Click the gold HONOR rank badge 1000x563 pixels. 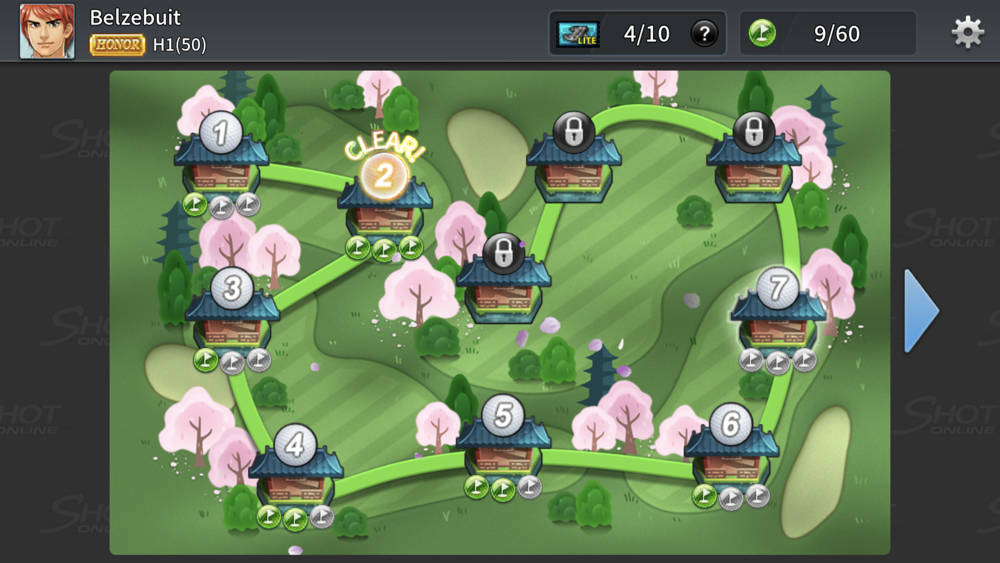(117, 45)
